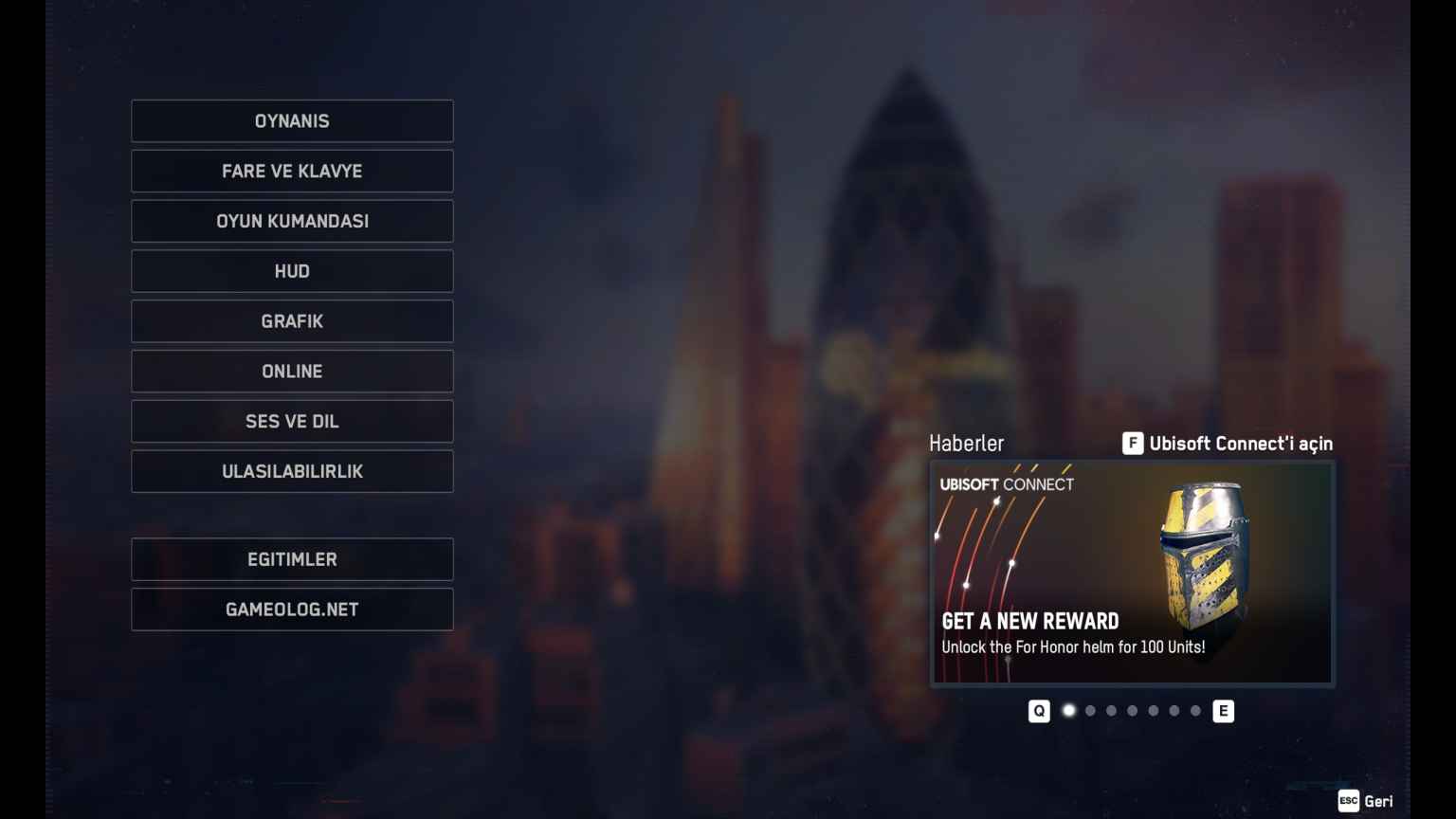
Task: Open Ubisoft Connect from the news header
Action: click(x=1228, y=444)
